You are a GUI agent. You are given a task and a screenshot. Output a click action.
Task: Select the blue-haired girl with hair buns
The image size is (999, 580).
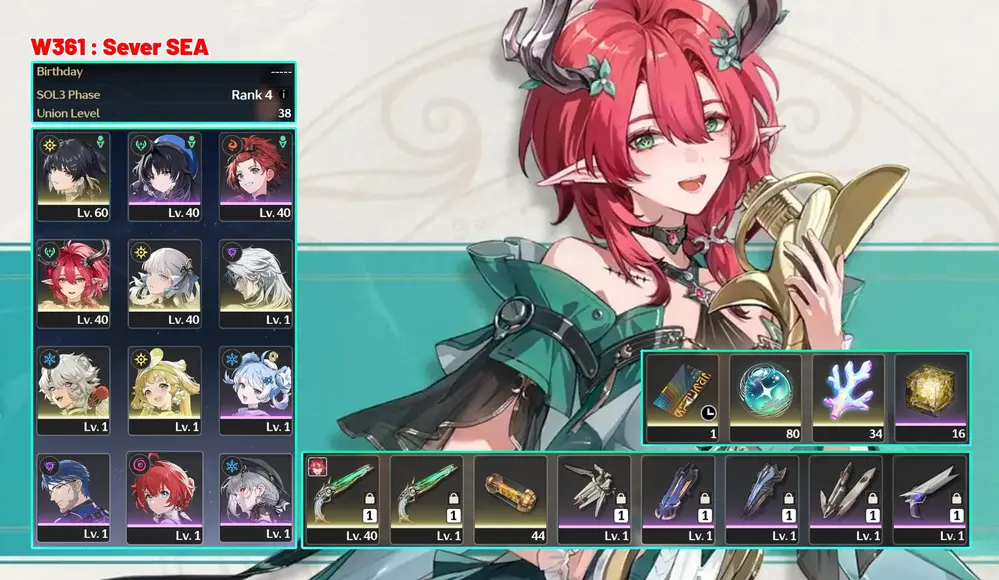pos(255,390)
